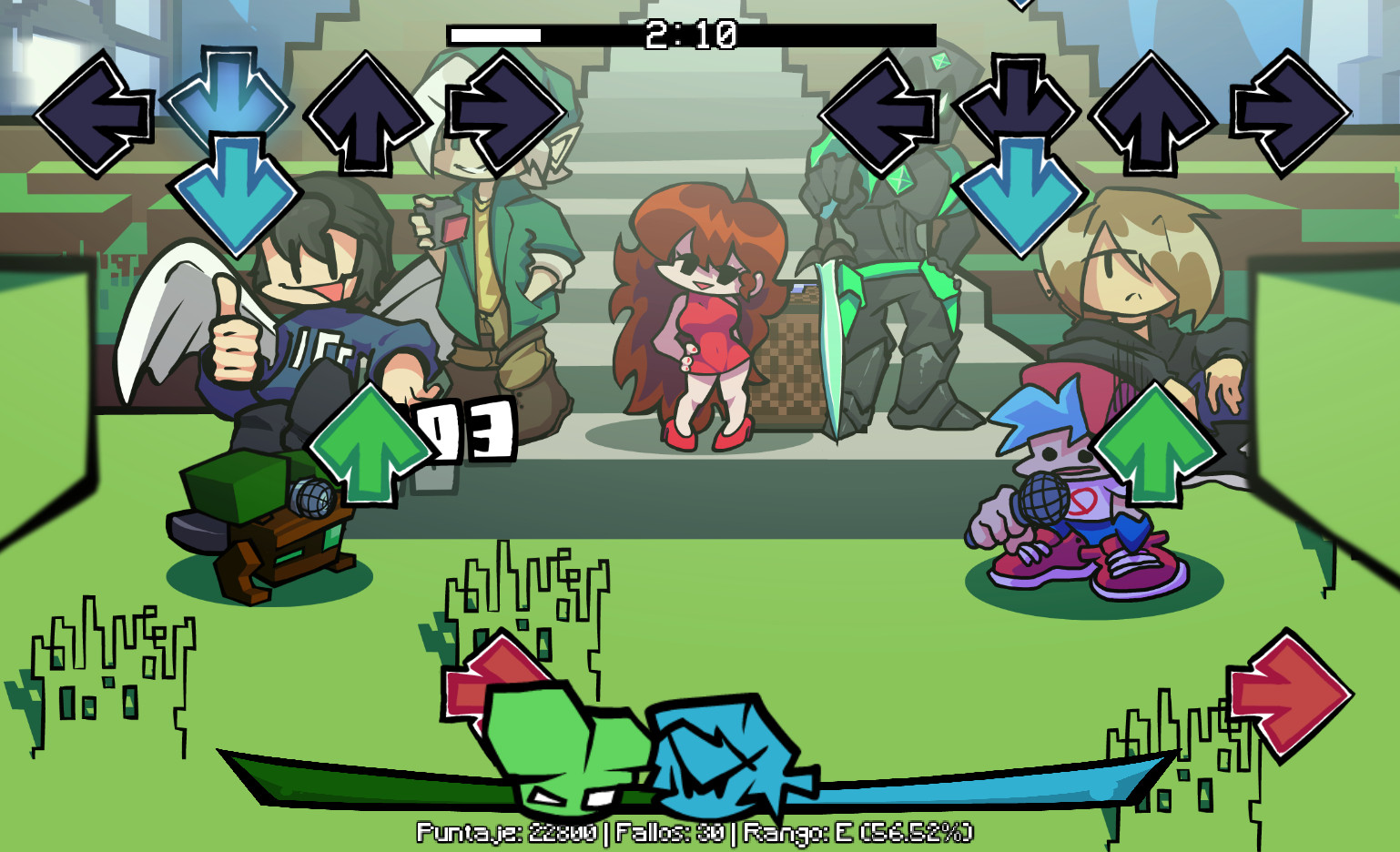
Task: Select the green opponent health bar icon
Action: pos(546,746)
